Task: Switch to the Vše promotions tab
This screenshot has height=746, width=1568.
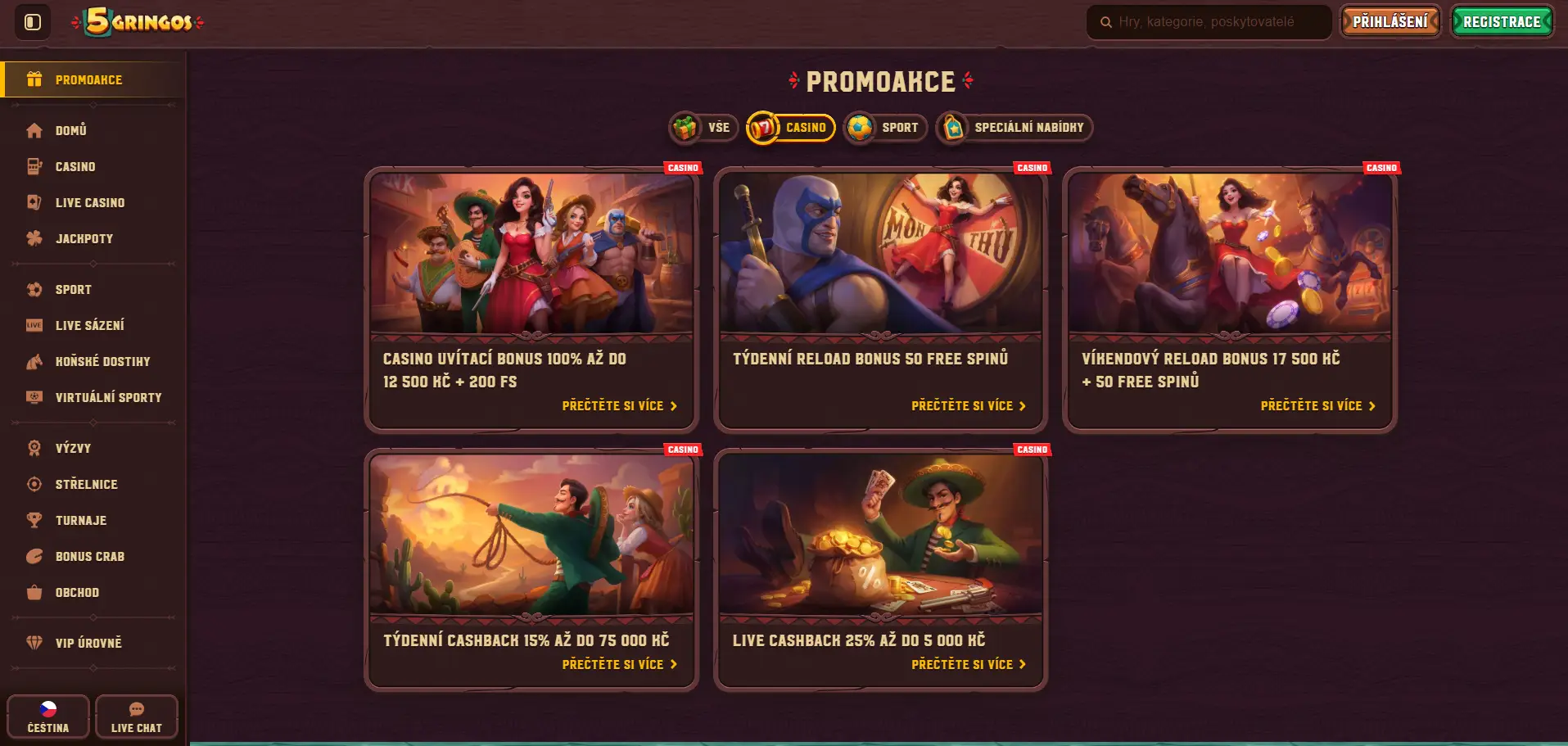Action: click(x=704, y=128)
